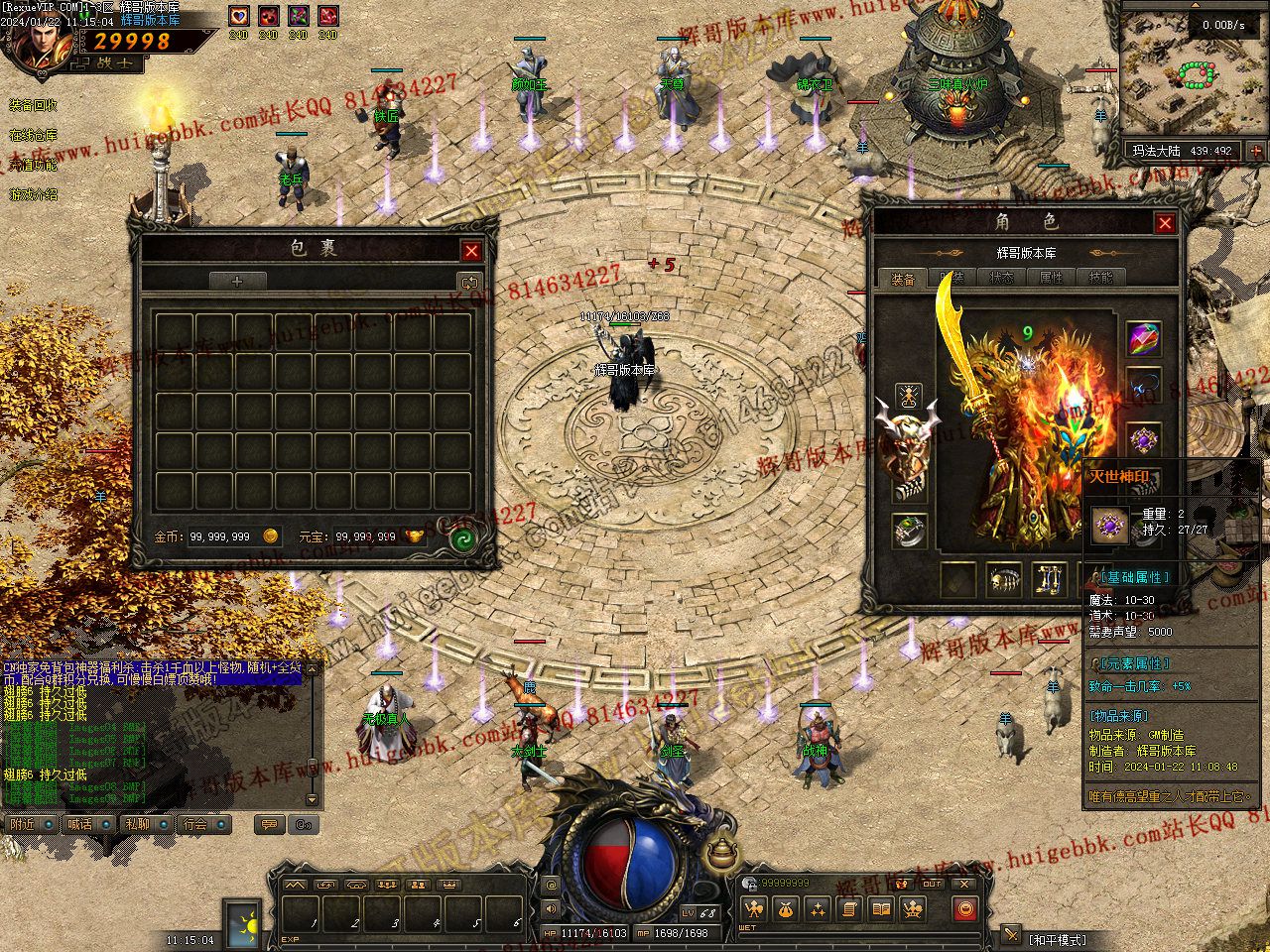Open the 游戏介绍 game introduction

pyautogui.click(x=34, y=194)
